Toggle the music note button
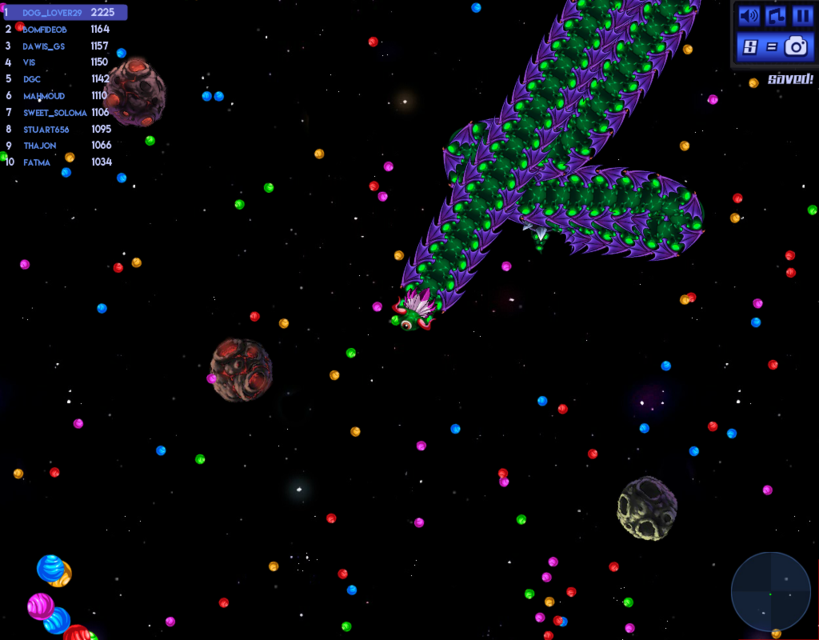Image resolution: width=819 pixels, height=640 pixels. pyautogui.click(x=776, y=16)
